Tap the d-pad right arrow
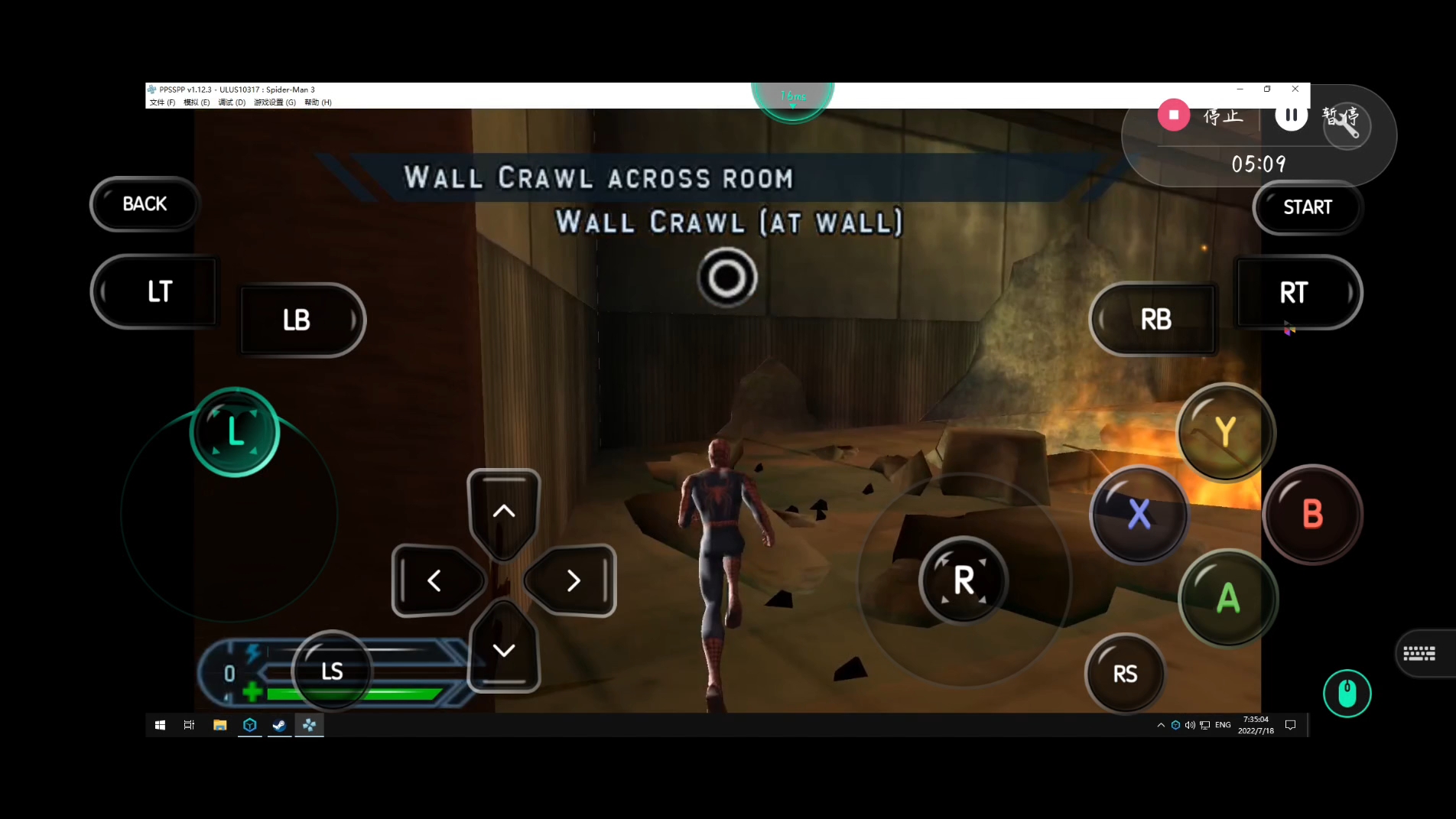 click(x=573, y=580)
